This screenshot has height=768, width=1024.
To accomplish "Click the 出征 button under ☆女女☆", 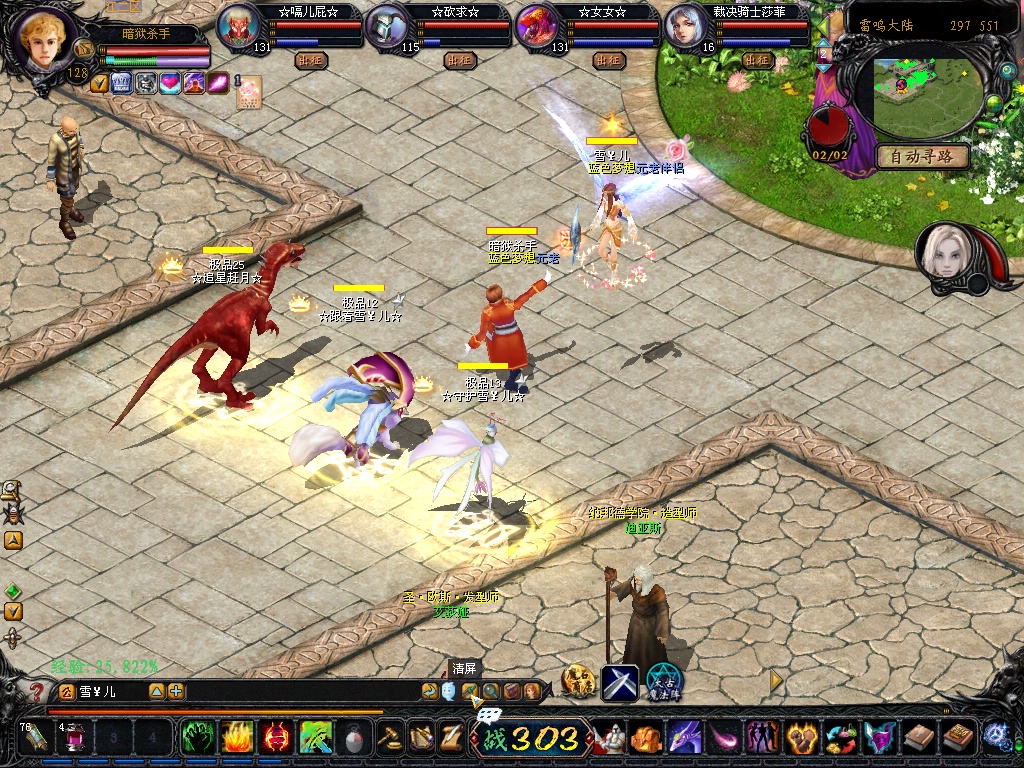I will (x=608, y=60).
